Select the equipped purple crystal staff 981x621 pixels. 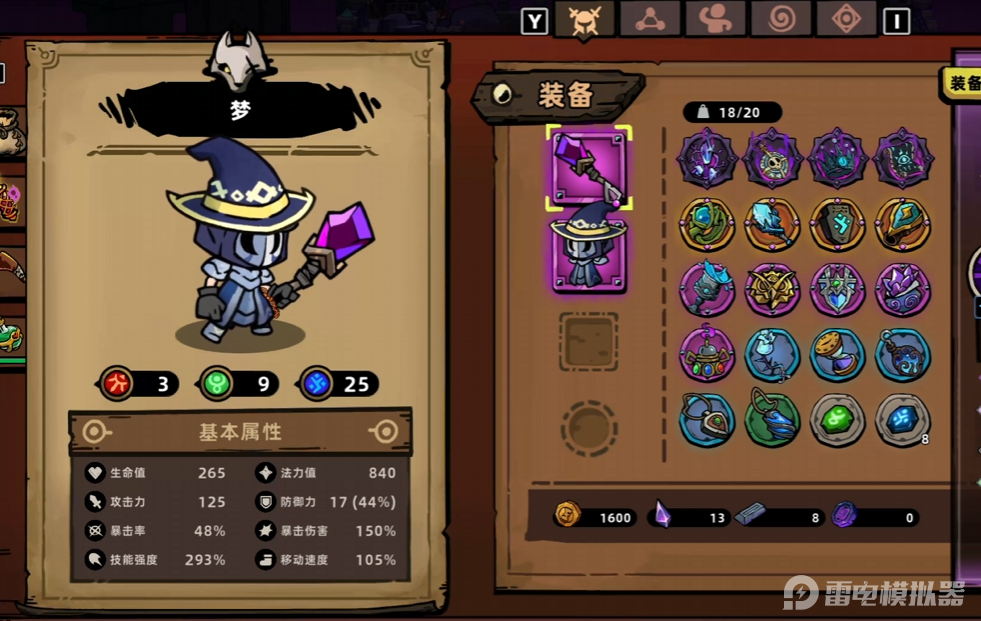[x=589, y=168]
